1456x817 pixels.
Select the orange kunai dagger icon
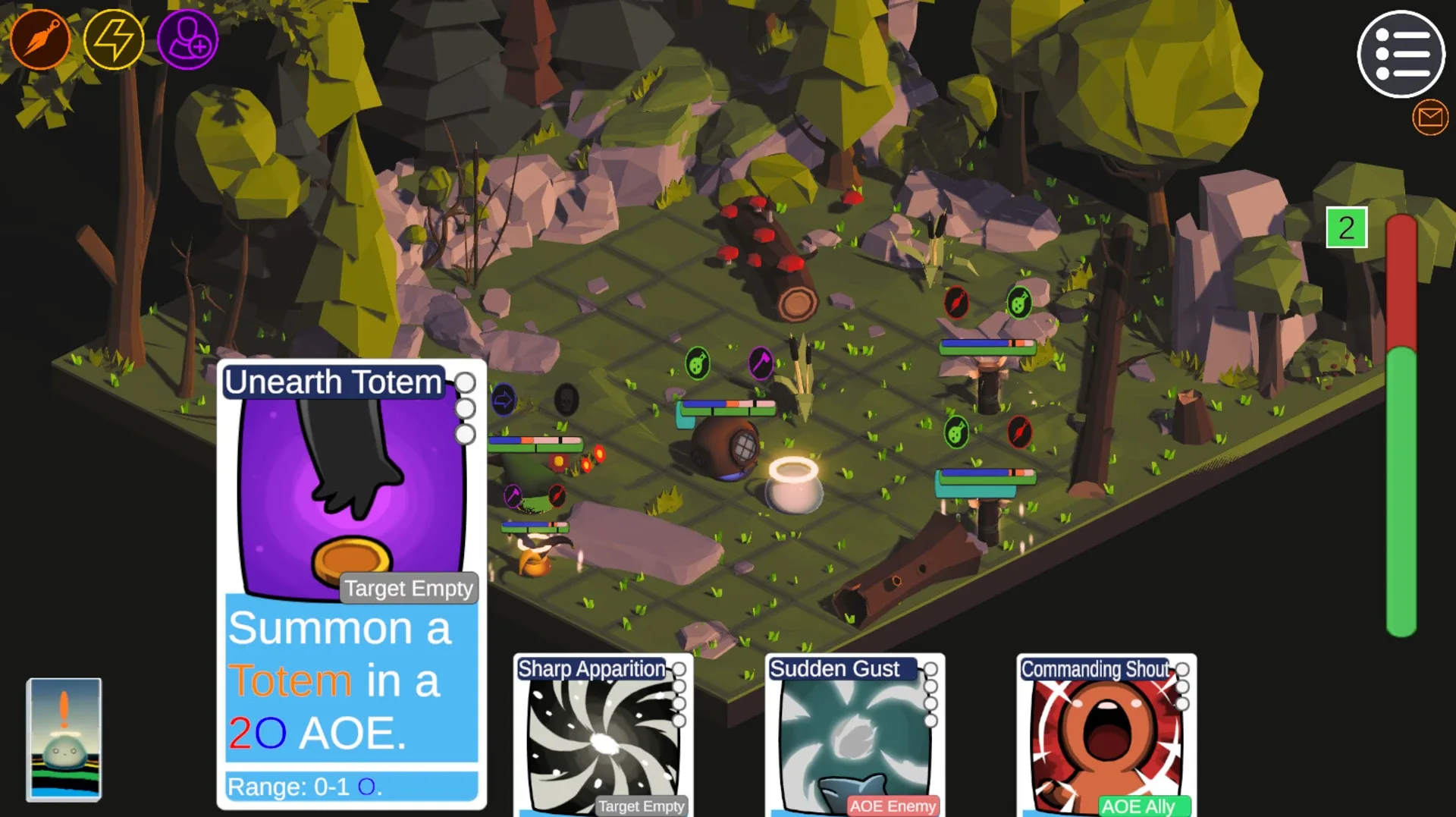[x=41, y=39]
